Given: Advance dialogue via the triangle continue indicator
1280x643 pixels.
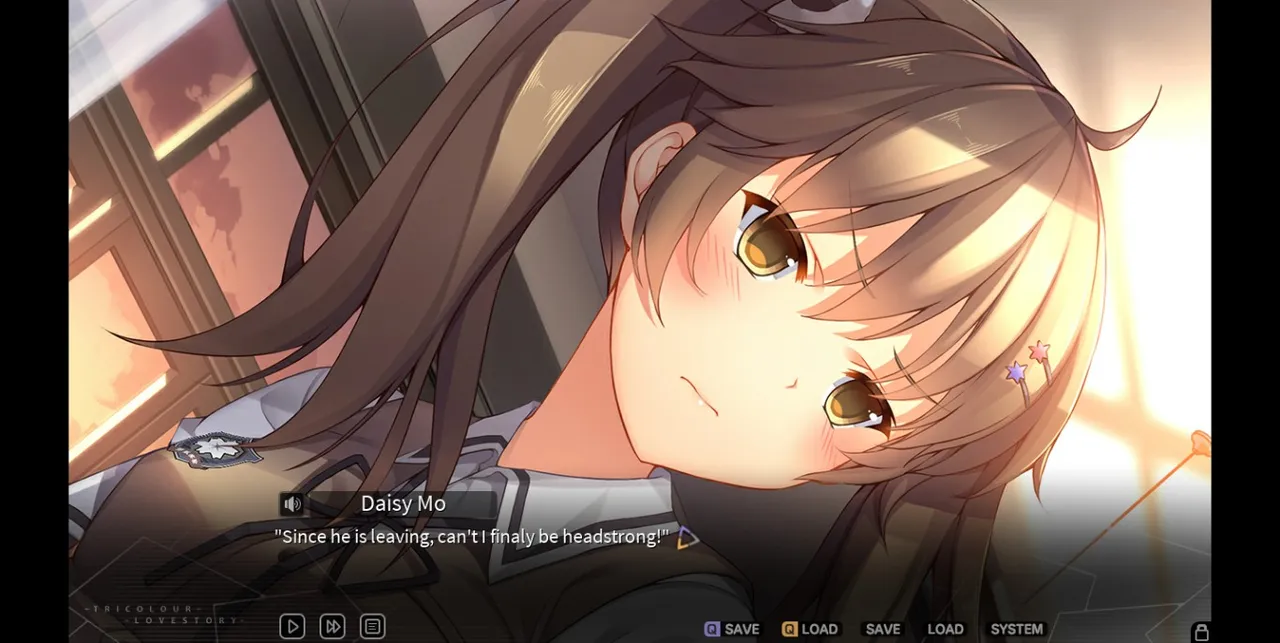Looking at the screenshot, I should (687, 539).
